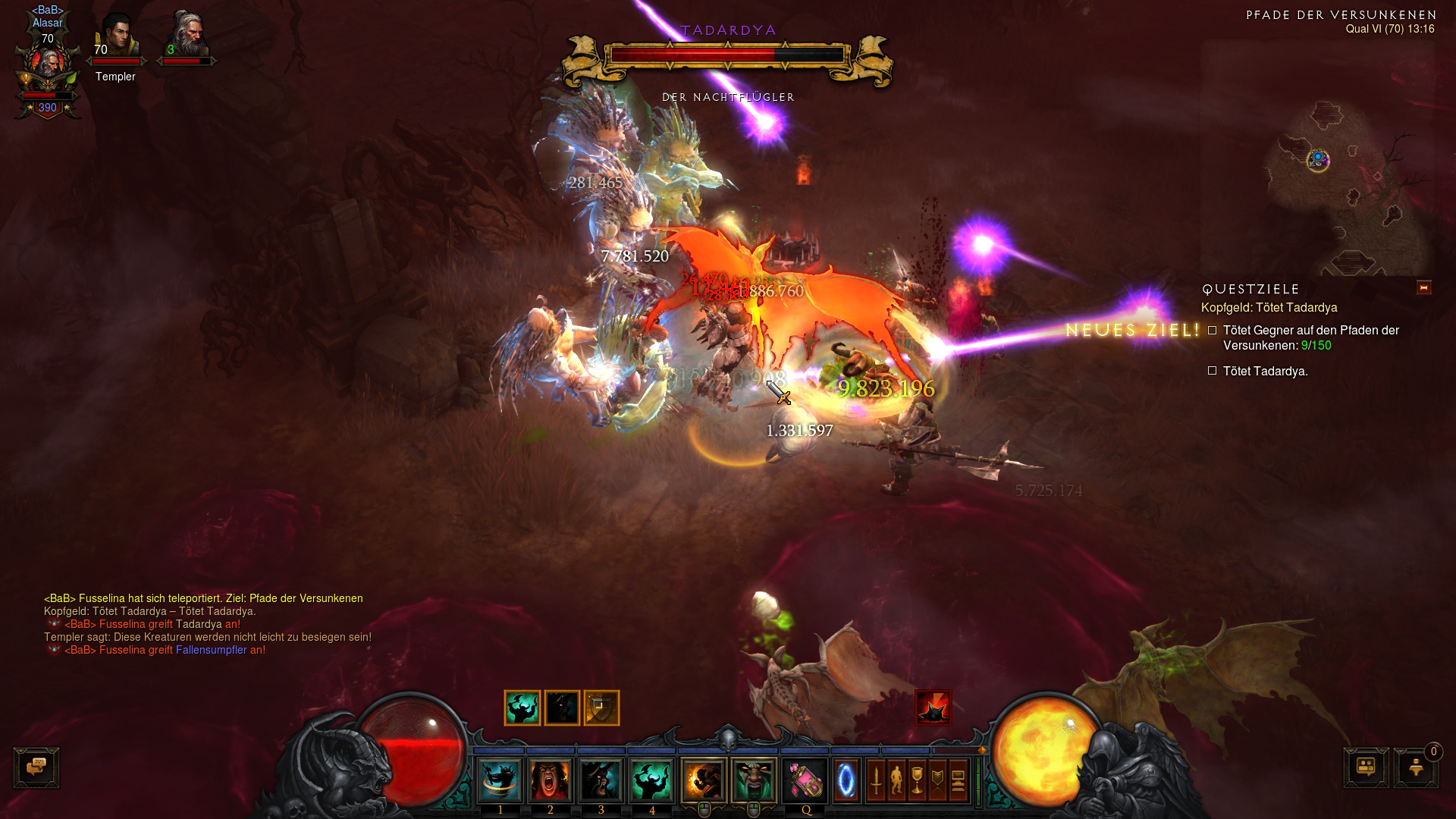Activate the green-faced roaring barbarian skill
Viewport: 1456px width, 819px height.
754,780
